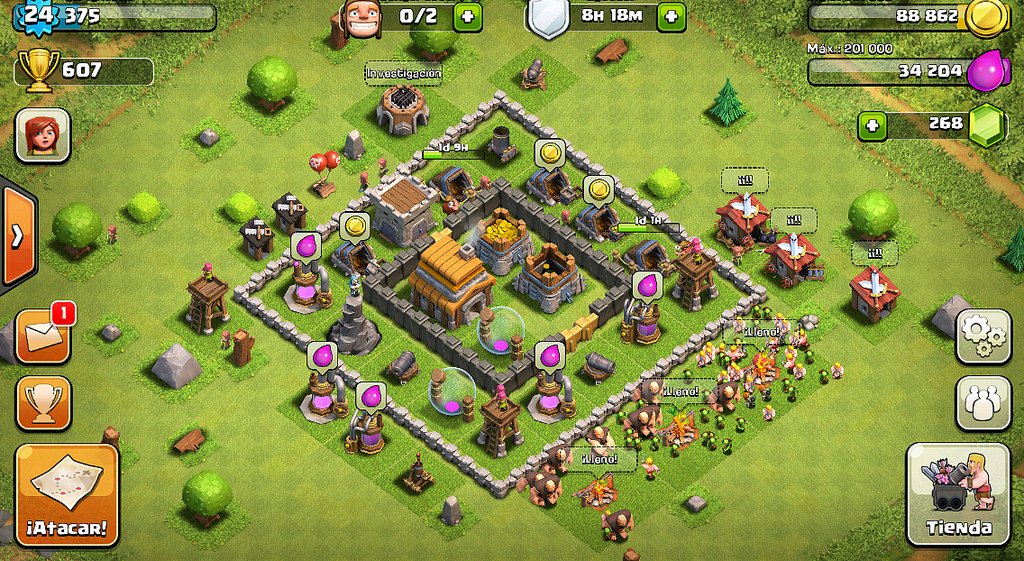Tap the gold trophy count icon
The height and width of the screenshot is (561, 1024).
pos(39,72)
